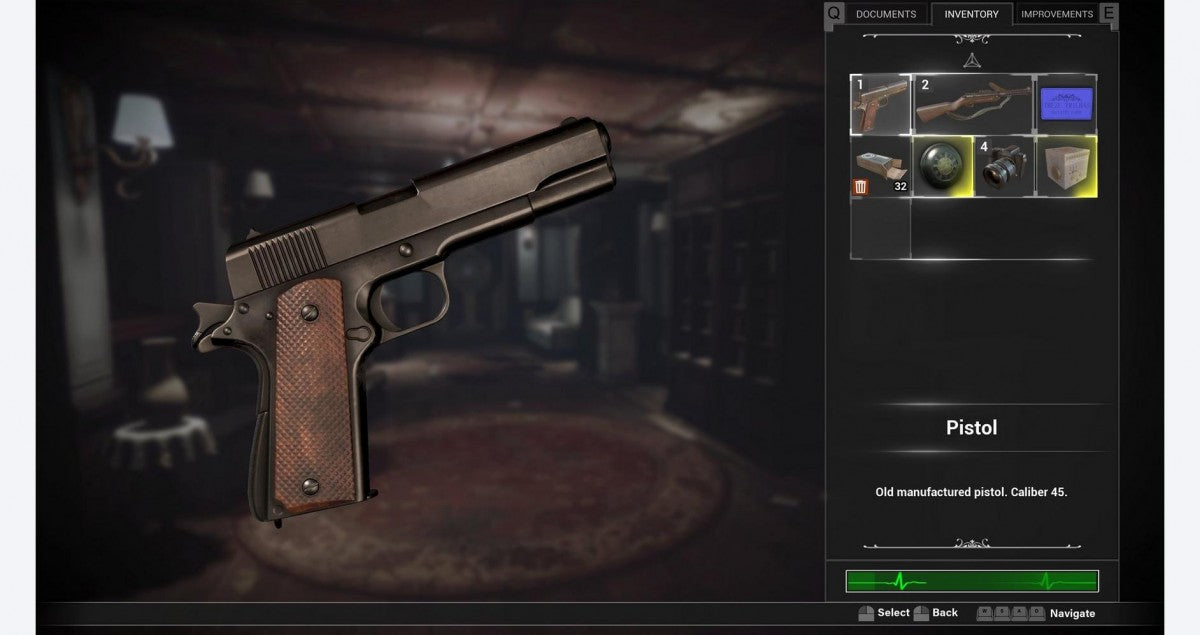Select the round dark medallion item
The height and width of the screenshot is (635, 1200).
(942, 166)
